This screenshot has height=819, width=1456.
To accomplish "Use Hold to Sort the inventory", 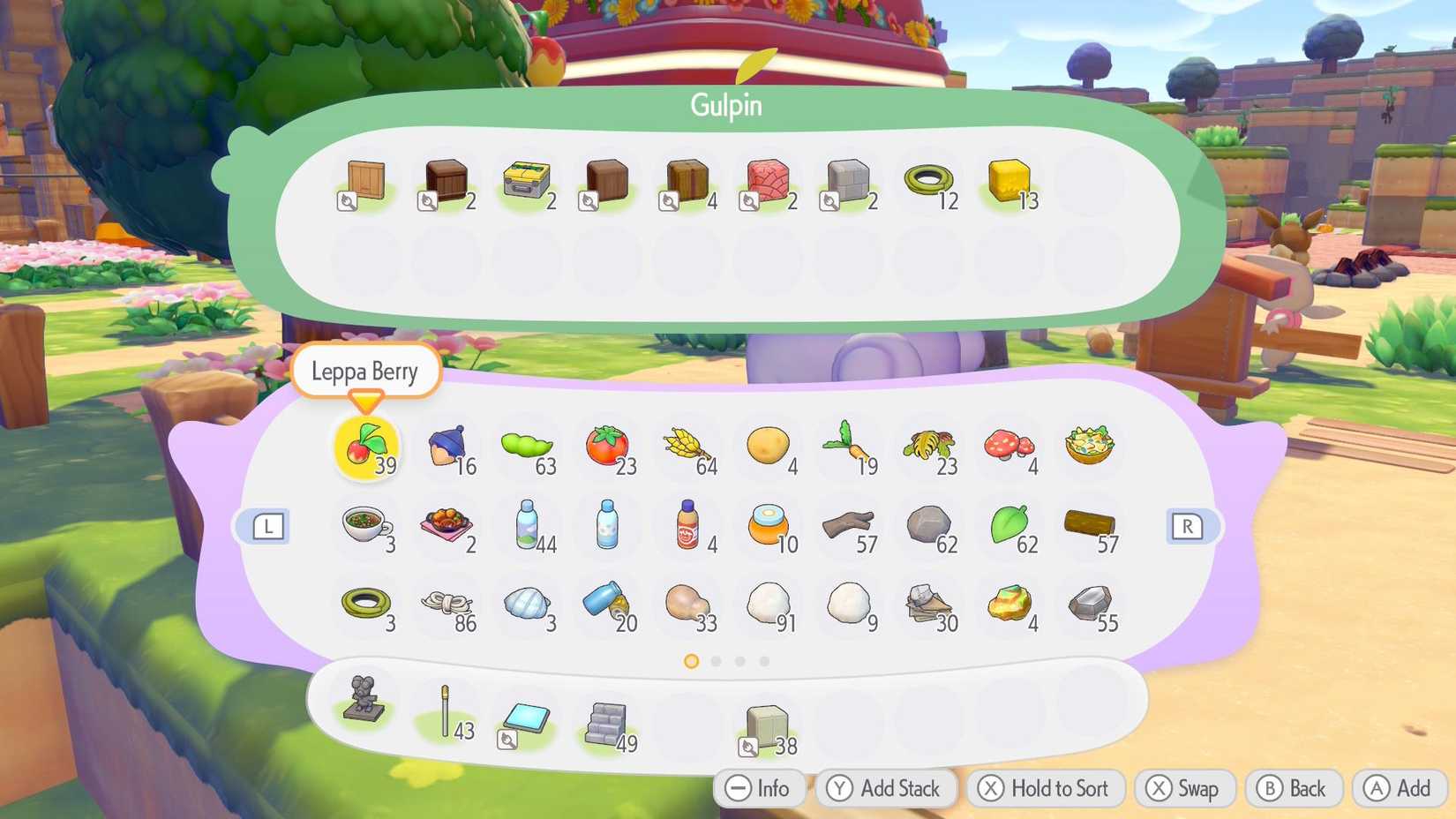I will (1044, 788).
